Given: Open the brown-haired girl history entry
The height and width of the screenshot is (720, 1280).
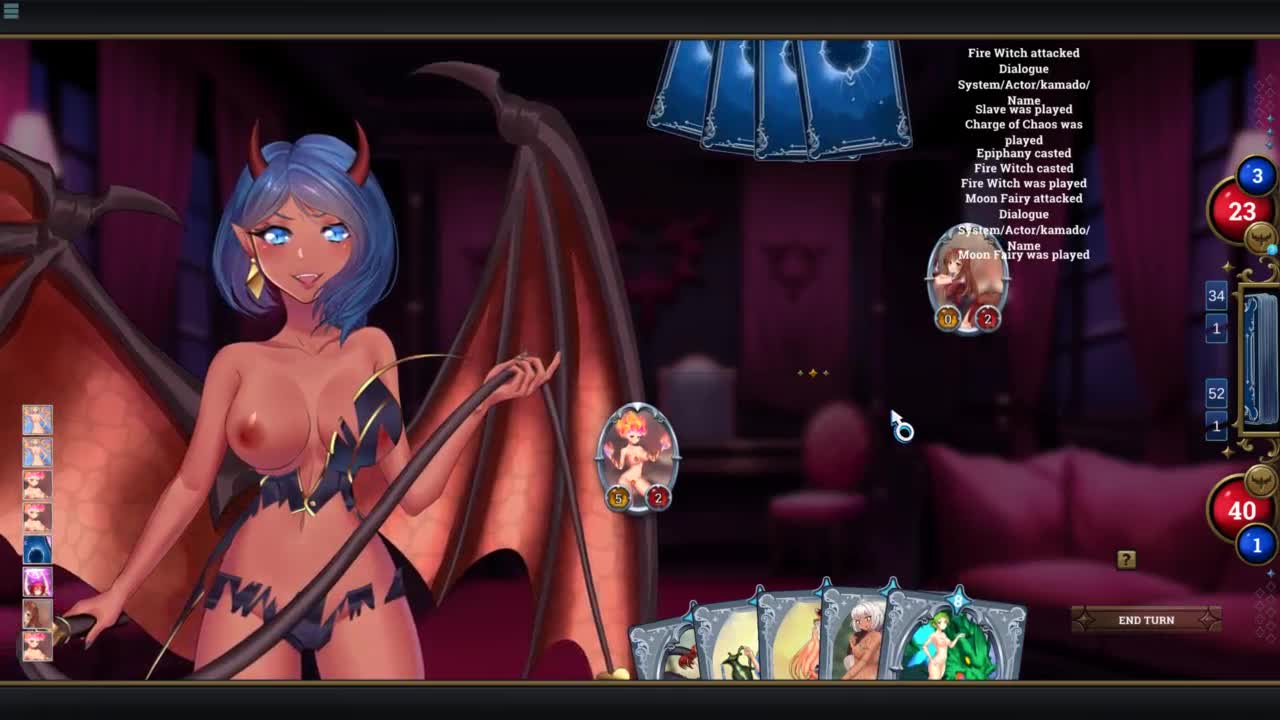Looking at the screenshot, I should (x=37, y=613).
